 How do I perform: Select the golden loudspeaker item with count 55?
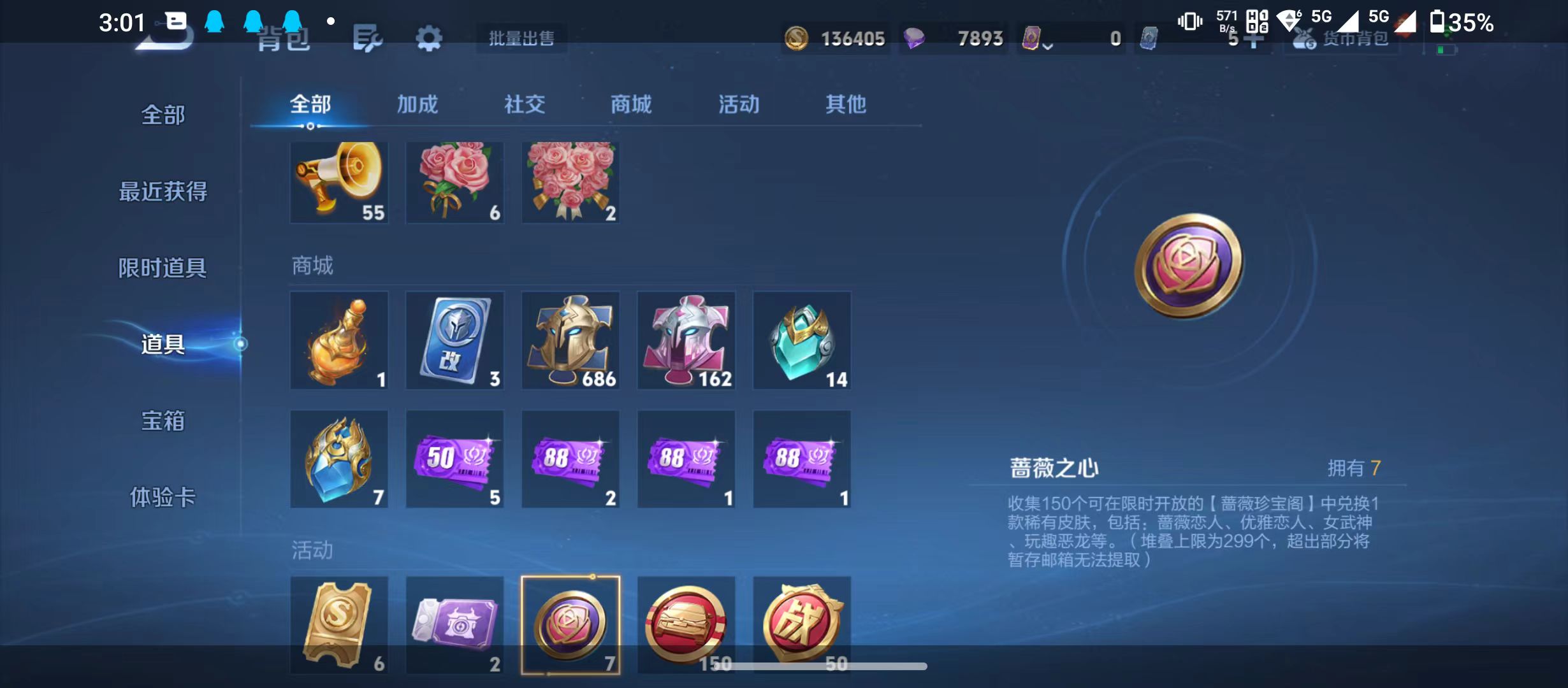click(x=339, y=183)
